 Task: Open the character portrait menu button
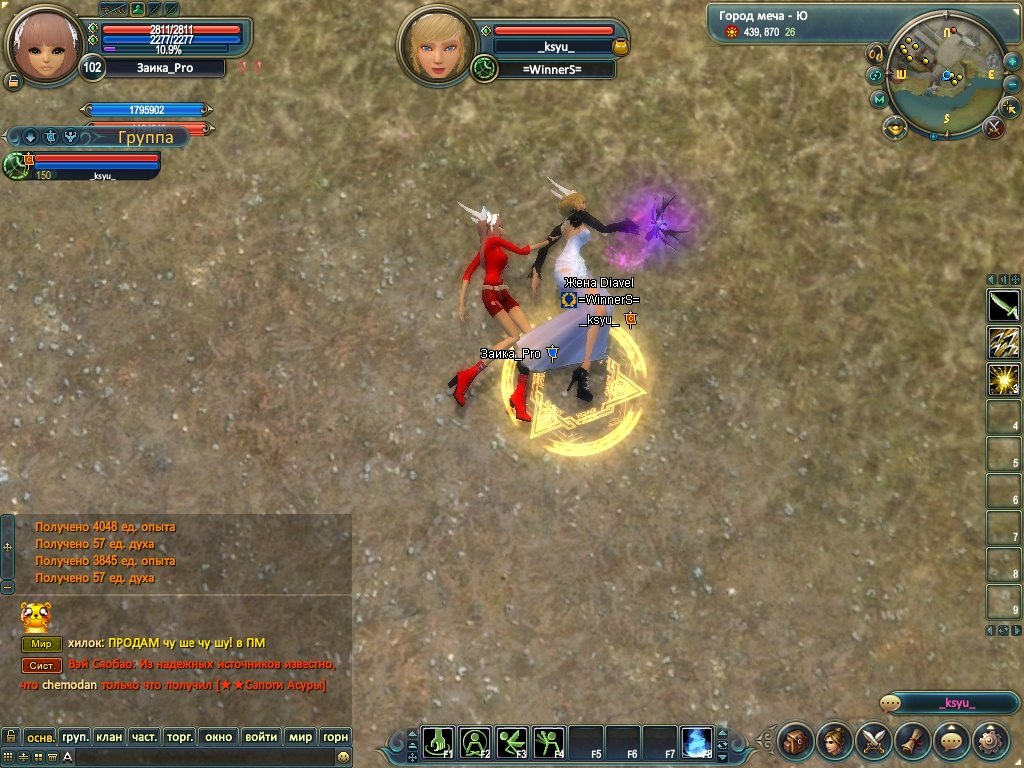point(834,741)
